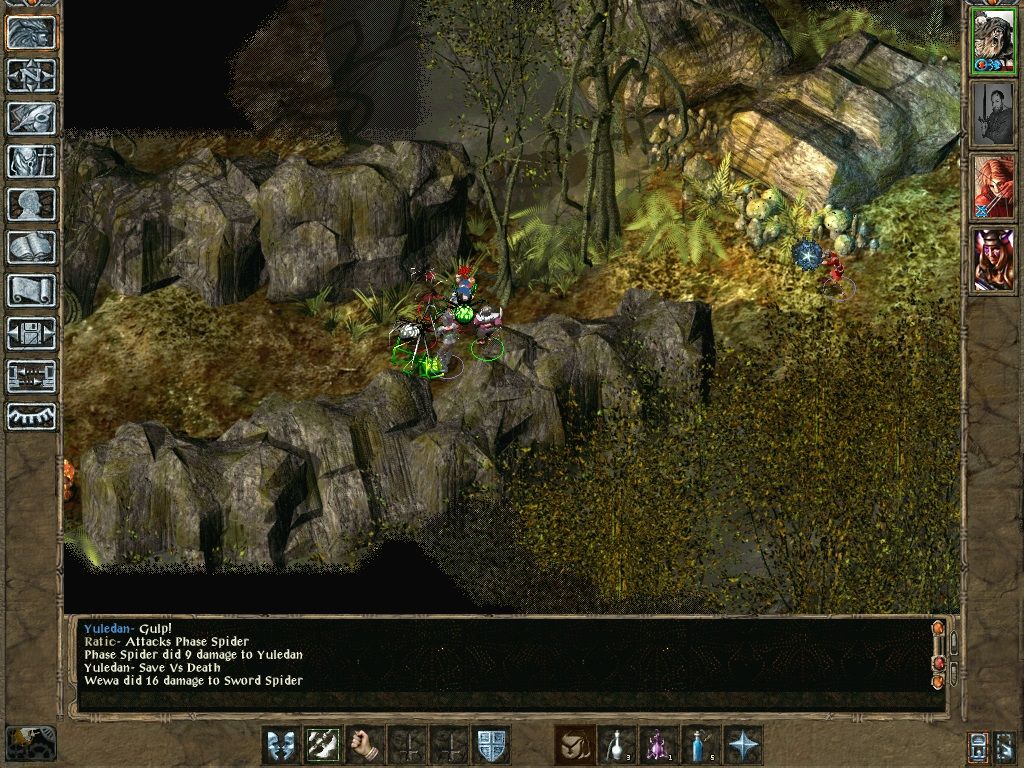
Task: Select the horned-helmet character portrait
Action: (993, 259)
